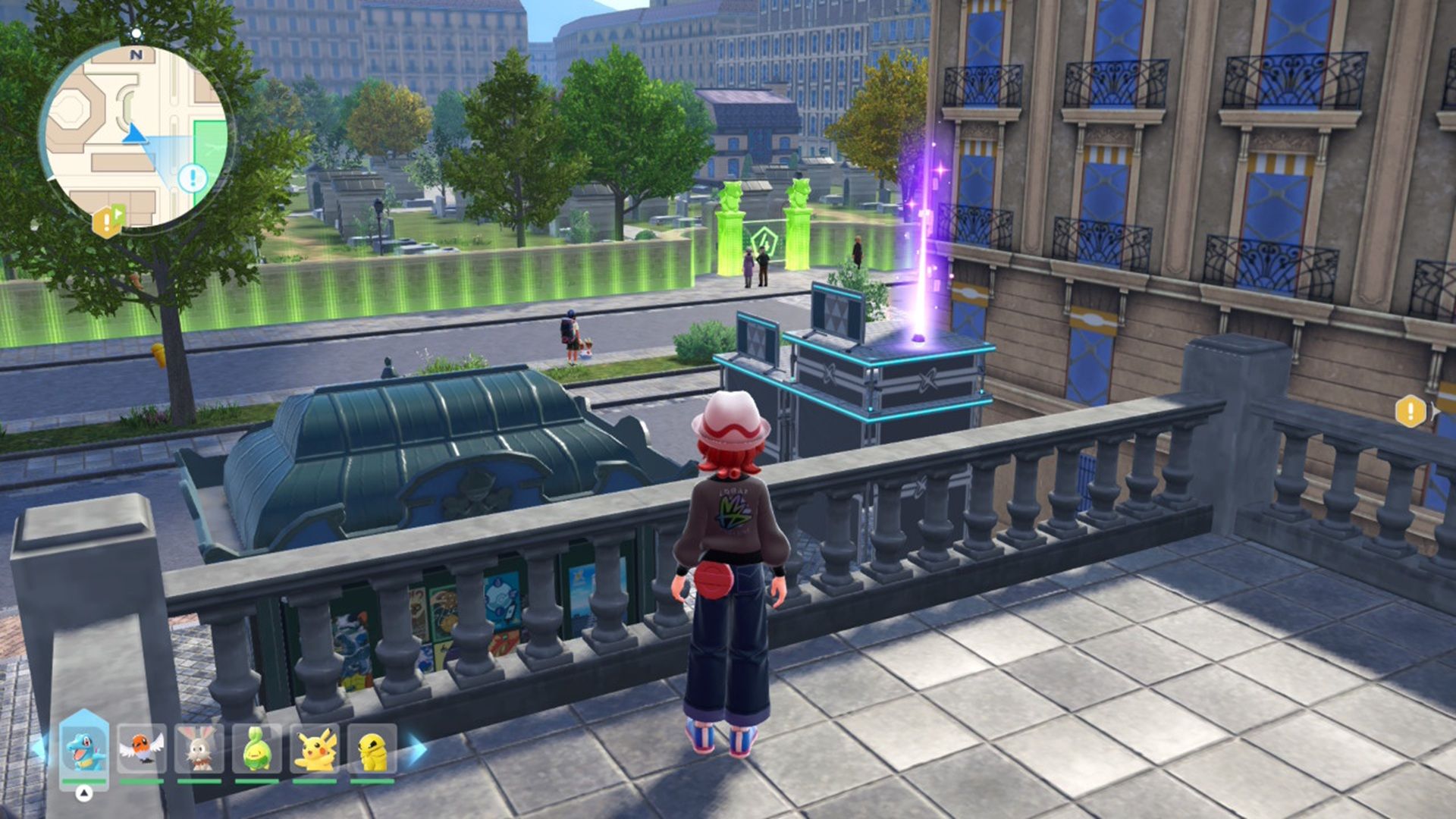The image size is (1456, 819).
Task: Select the blue exclamation marker on minimap
Action: click(193, 179)
